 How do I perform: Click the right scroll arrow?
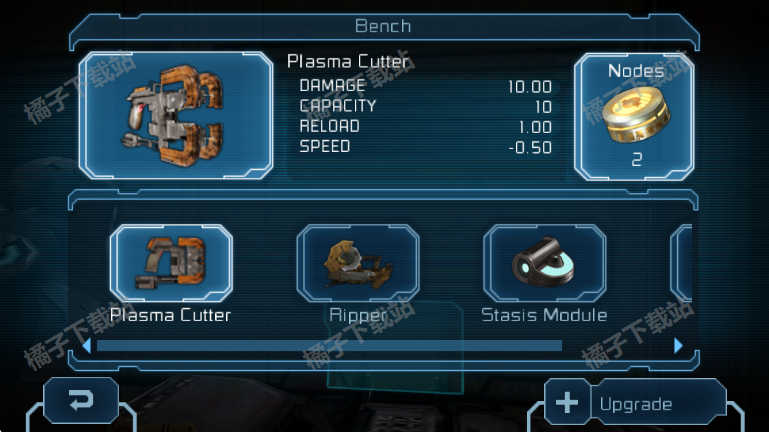679,346
